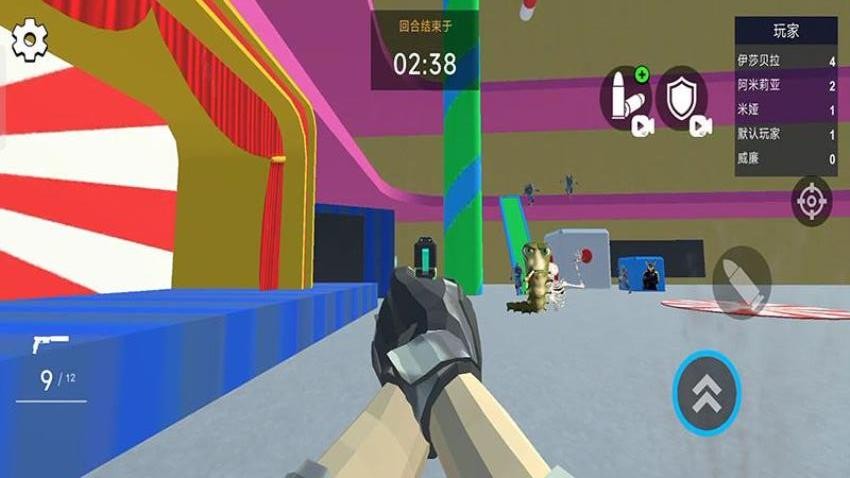Open the gear settings menu

tap(30, 41)
